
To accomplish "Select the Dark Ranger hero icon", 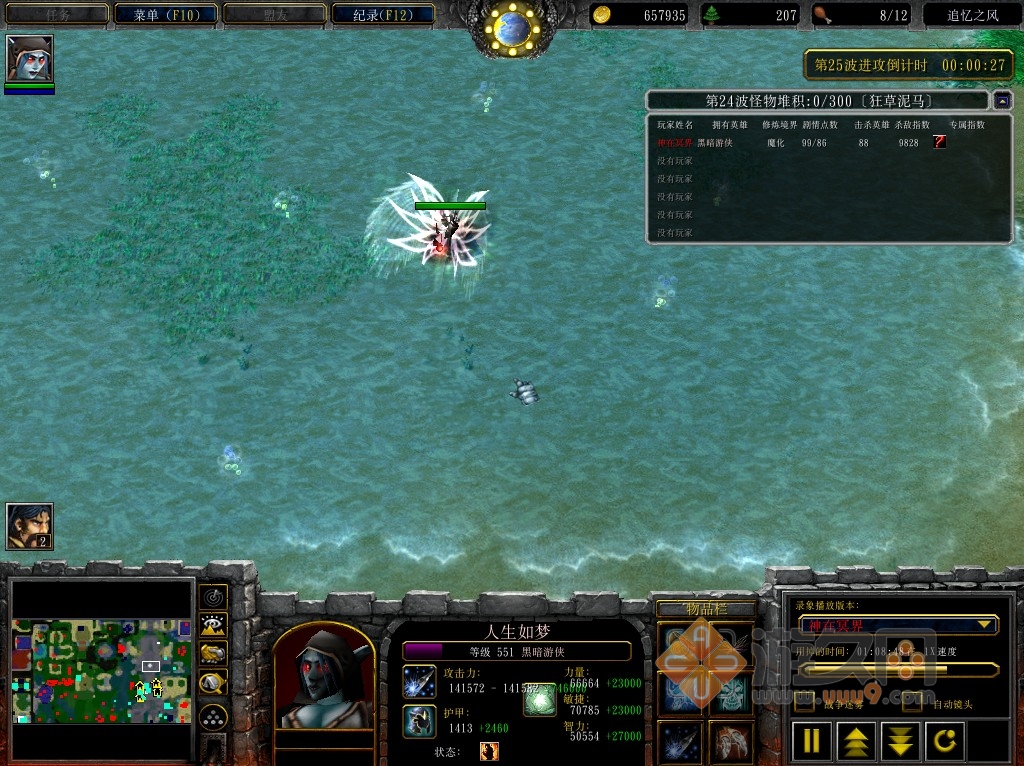I will tap(29, 59).
